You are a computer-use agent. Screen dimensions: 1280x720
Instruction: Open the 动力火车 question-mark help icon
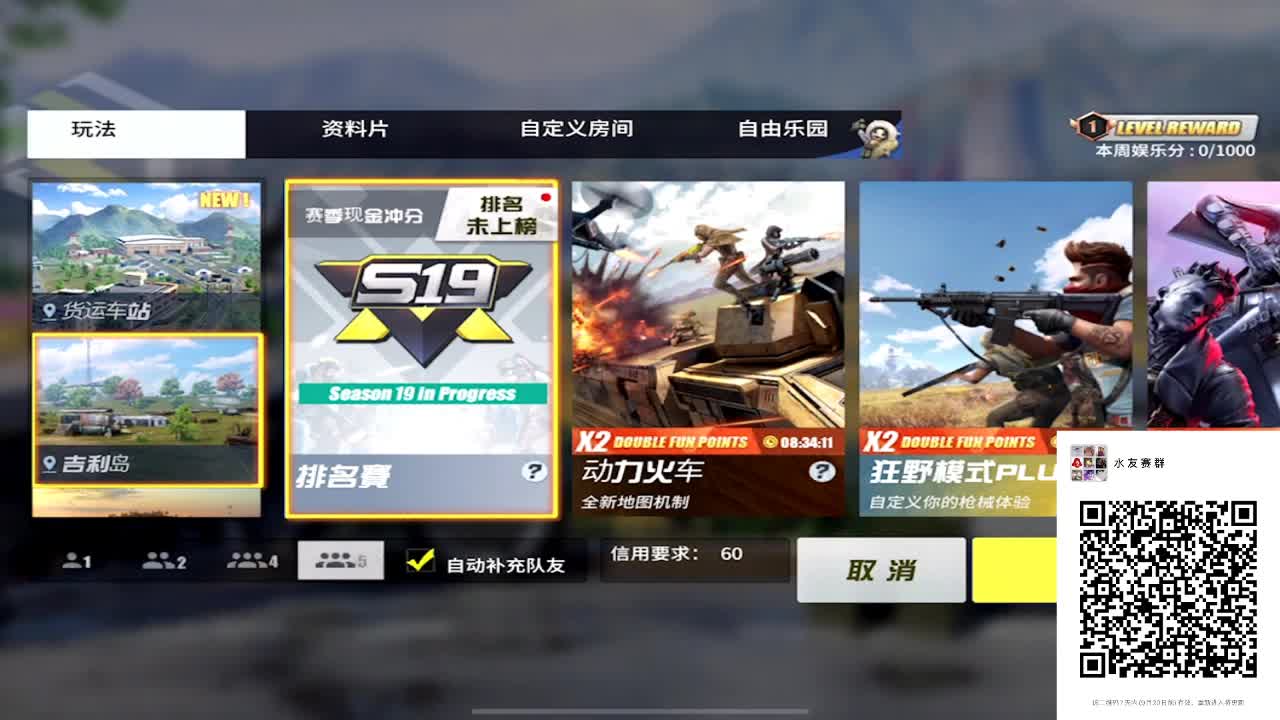[821, 470]
